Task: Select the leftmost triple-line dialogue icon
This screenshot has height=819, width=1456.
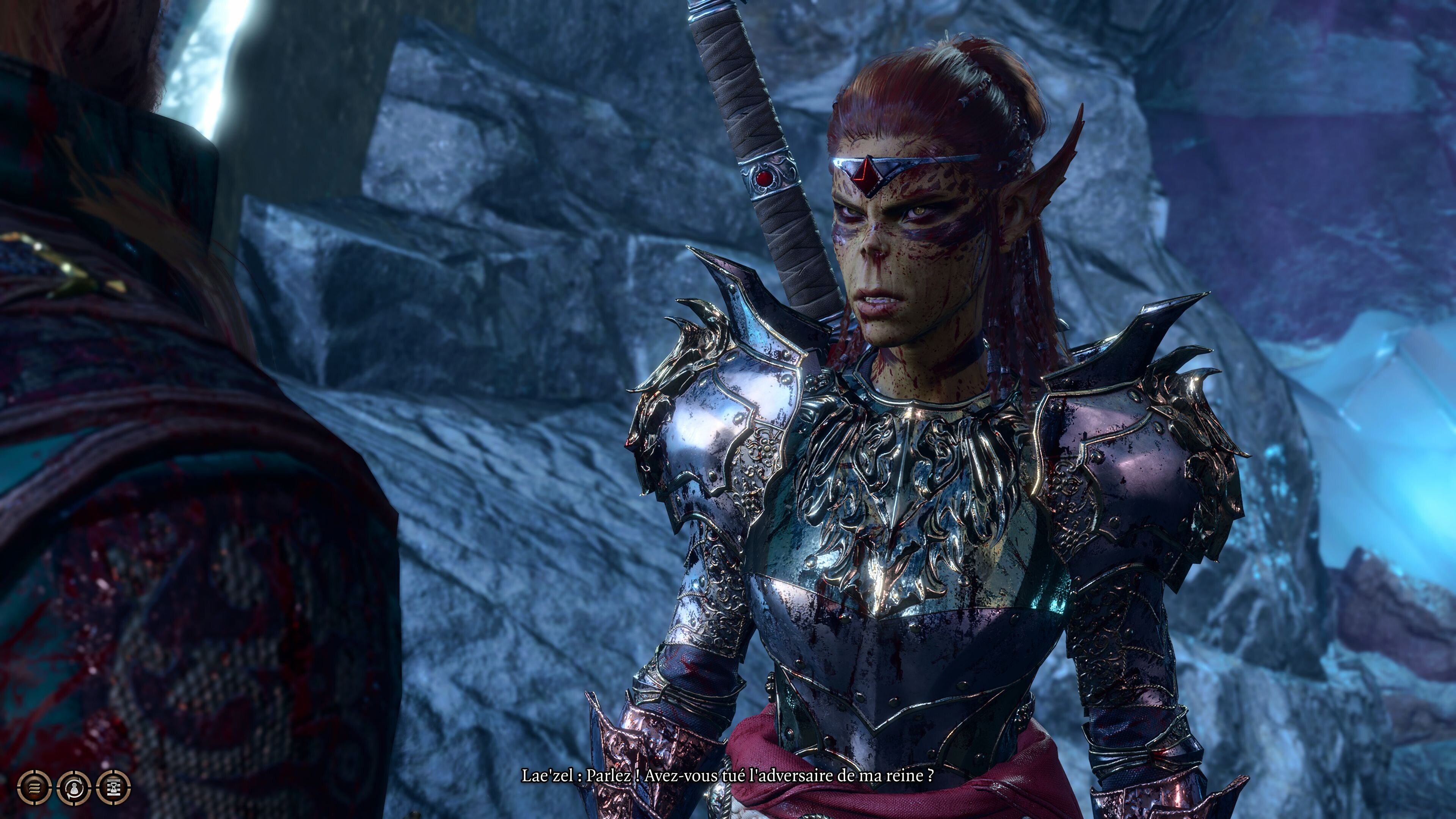Action: (35, 788)
